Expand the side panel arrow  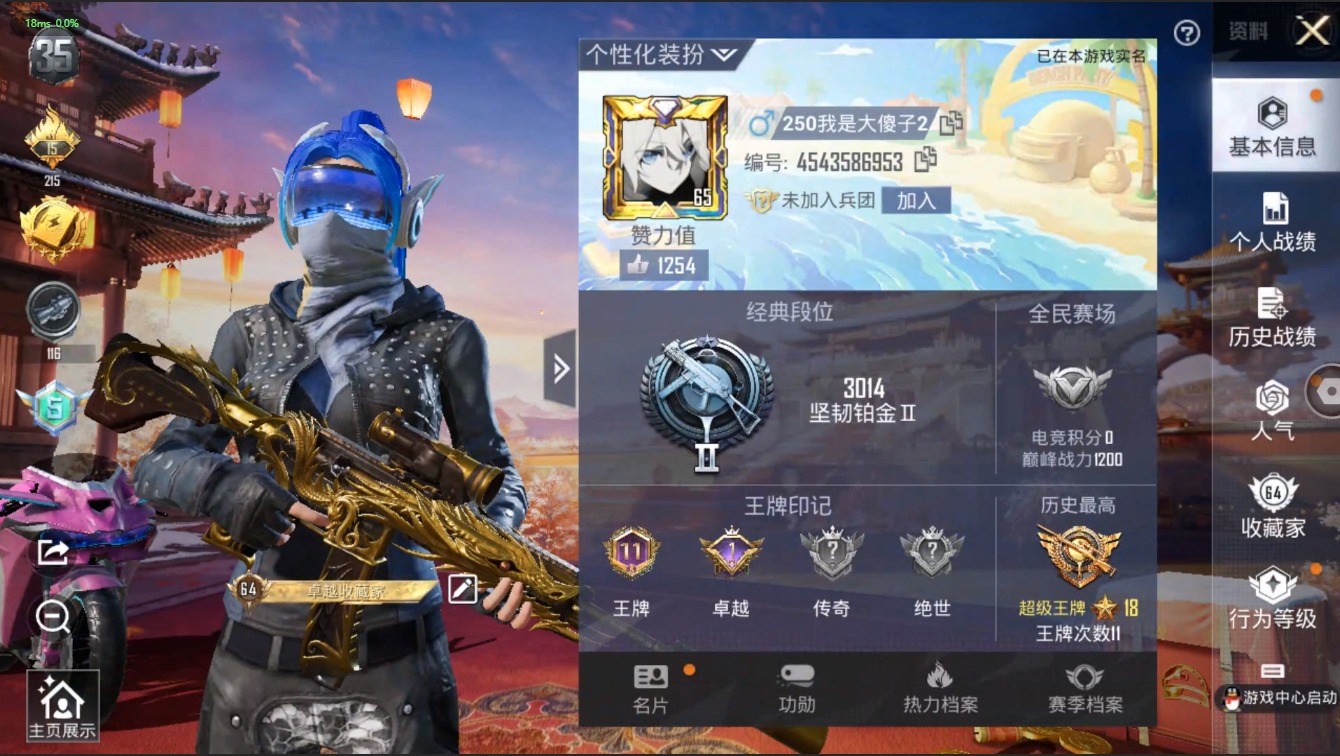[x=560, y=369]
